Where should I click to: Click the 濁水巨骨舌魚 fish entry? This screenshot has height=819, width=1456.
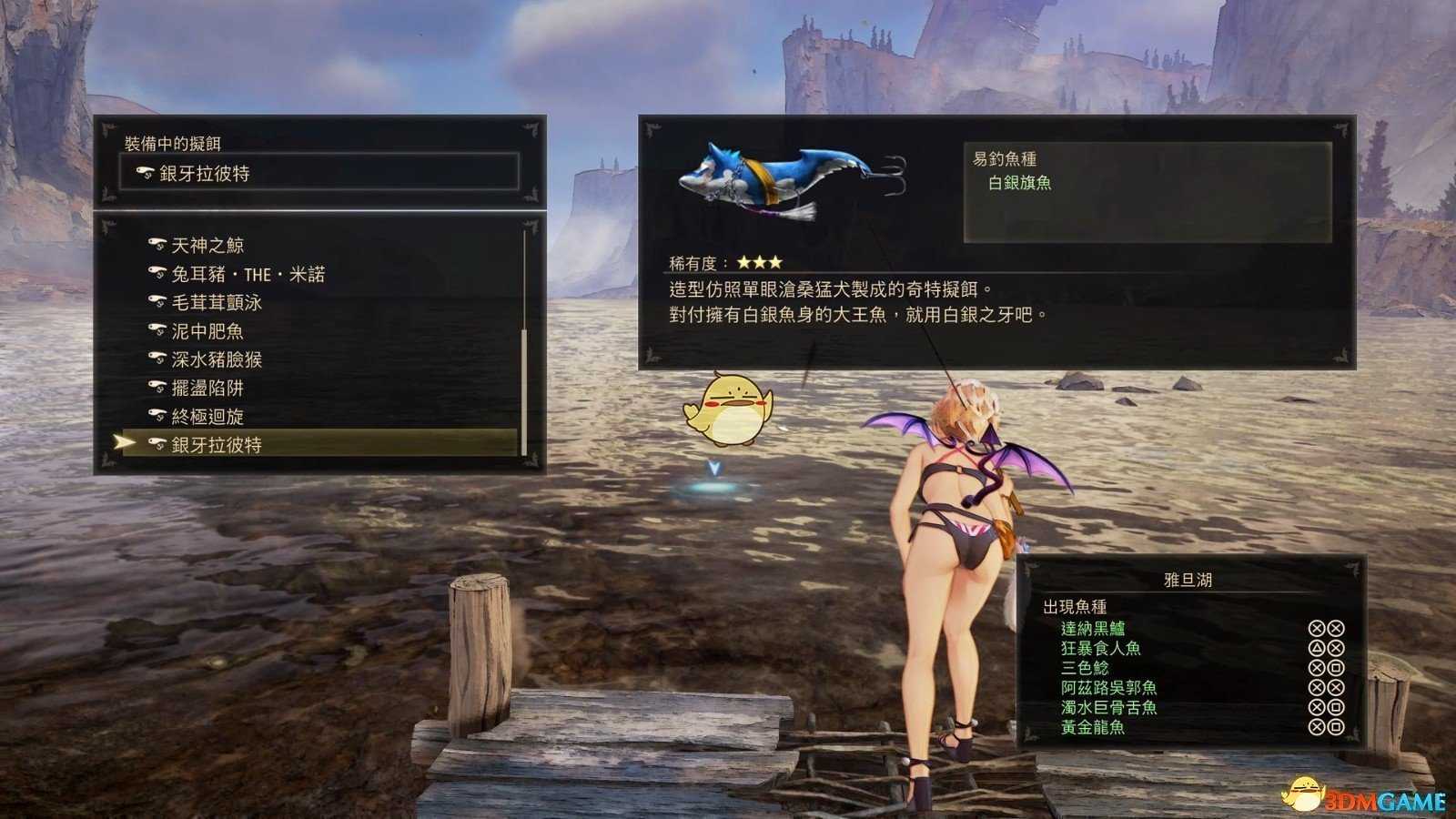pos(1109,708)
